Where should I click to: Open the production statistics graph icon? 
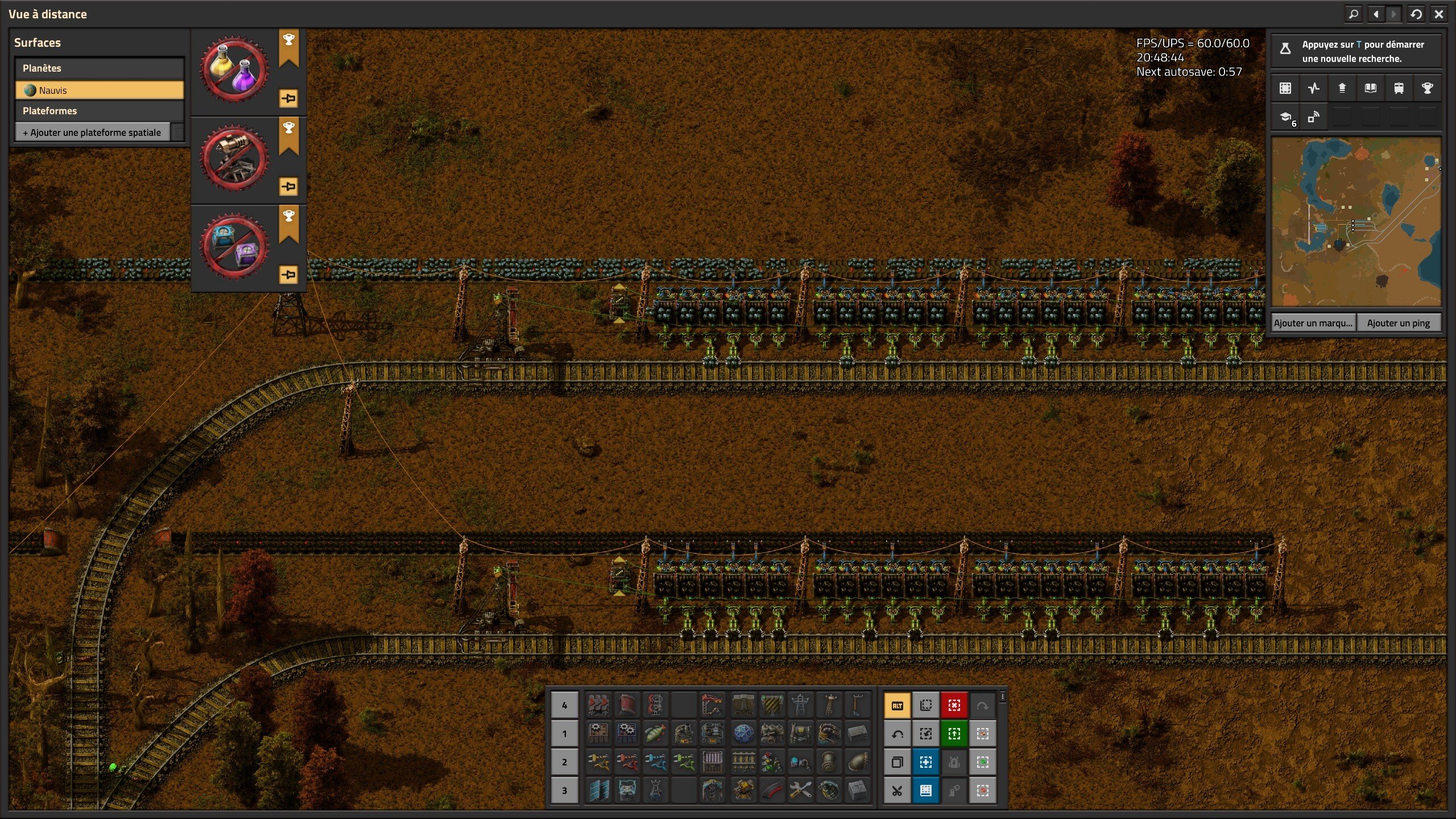[x=1313, y=88]
